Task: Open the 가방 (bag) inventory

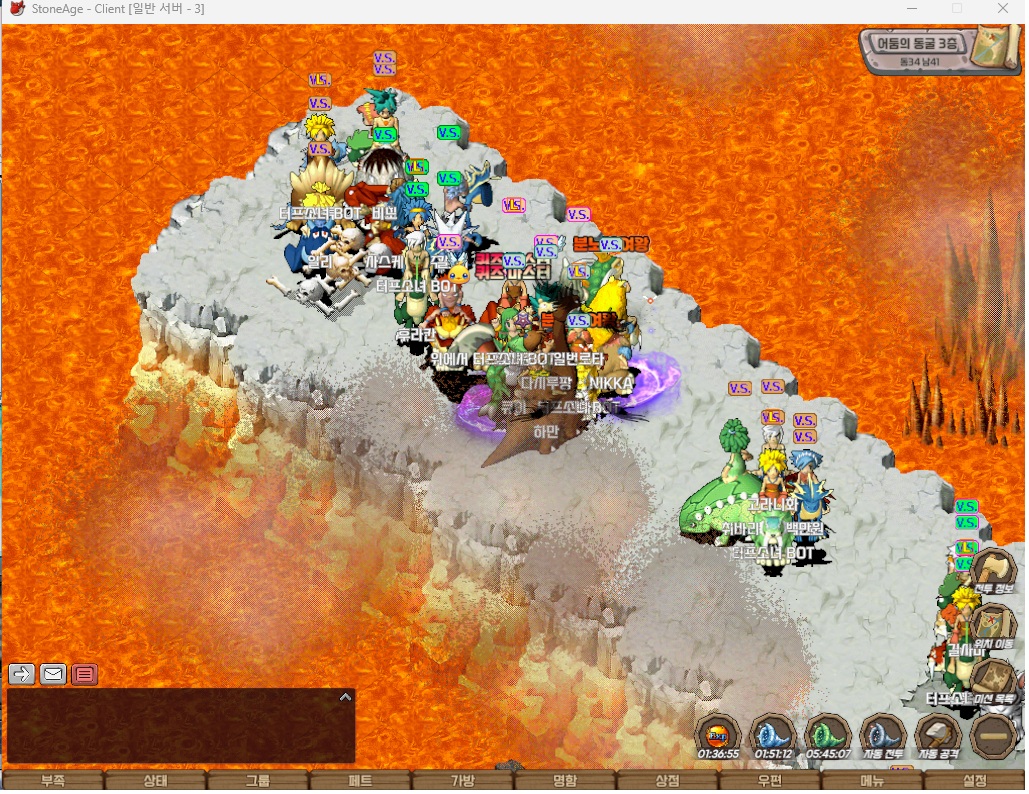Action: (x=463, y=781)
